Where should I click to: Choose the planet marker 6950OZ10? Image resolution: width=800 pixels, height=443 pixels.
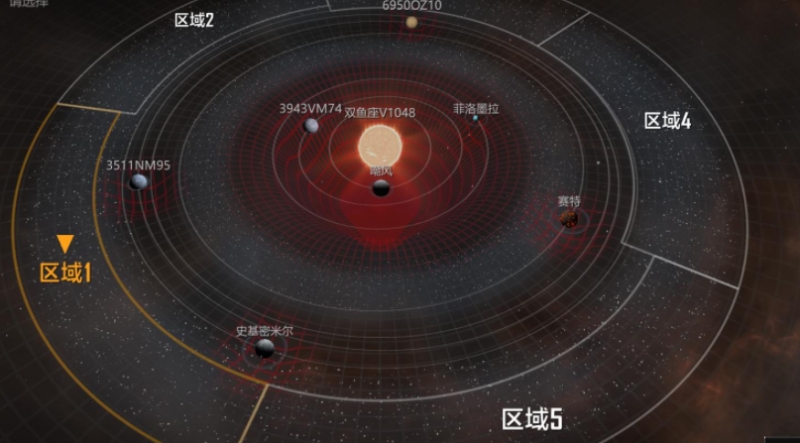click(412, 22)
